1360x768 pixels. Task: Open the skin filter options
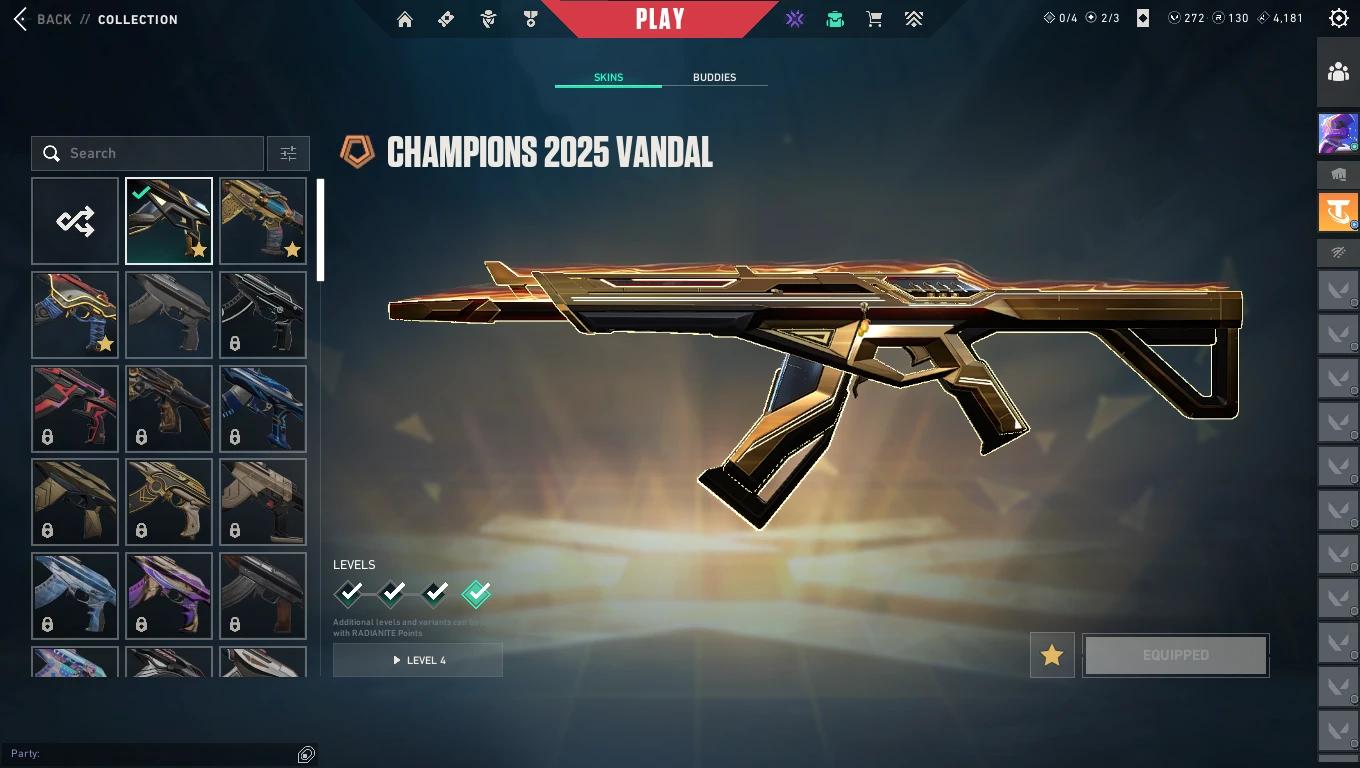(x=288, y=153)
